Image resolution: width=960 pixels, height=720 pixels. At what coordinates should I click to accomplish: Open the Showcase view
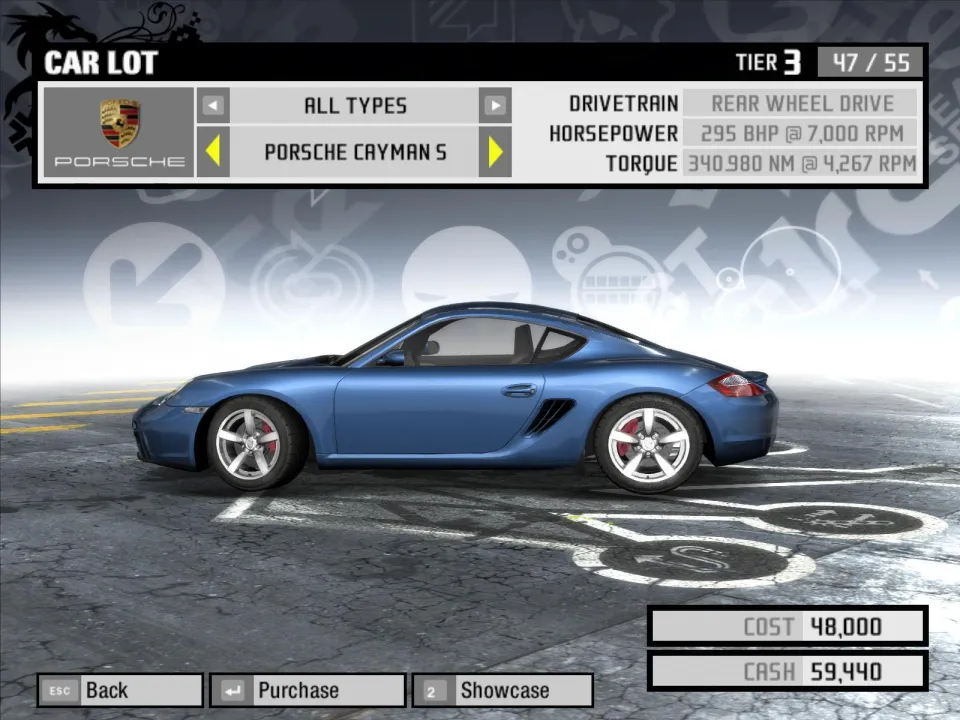pos(502,690)
